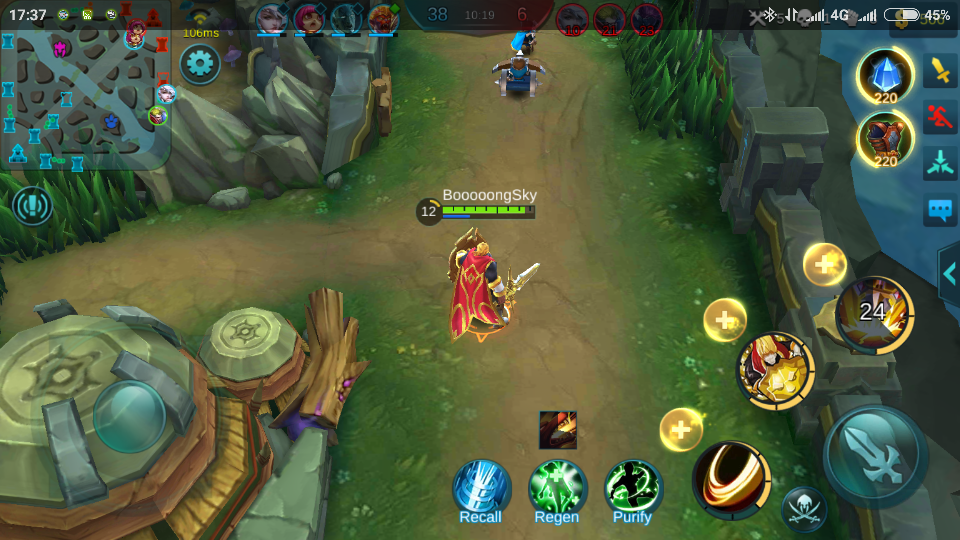Cast the Purify battle spell
This screenshot has height=540, width=960.
click(x=632, y=489)
